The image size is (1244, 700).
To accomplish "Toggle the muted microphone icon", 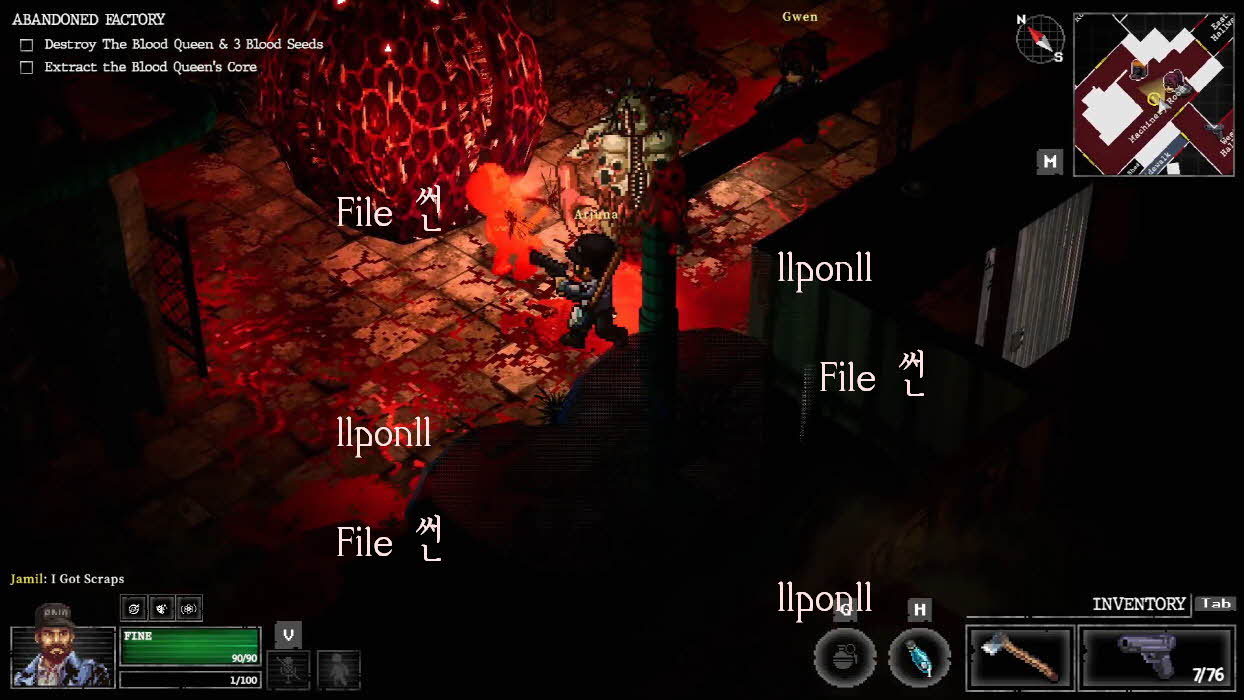I will (288, 669).
